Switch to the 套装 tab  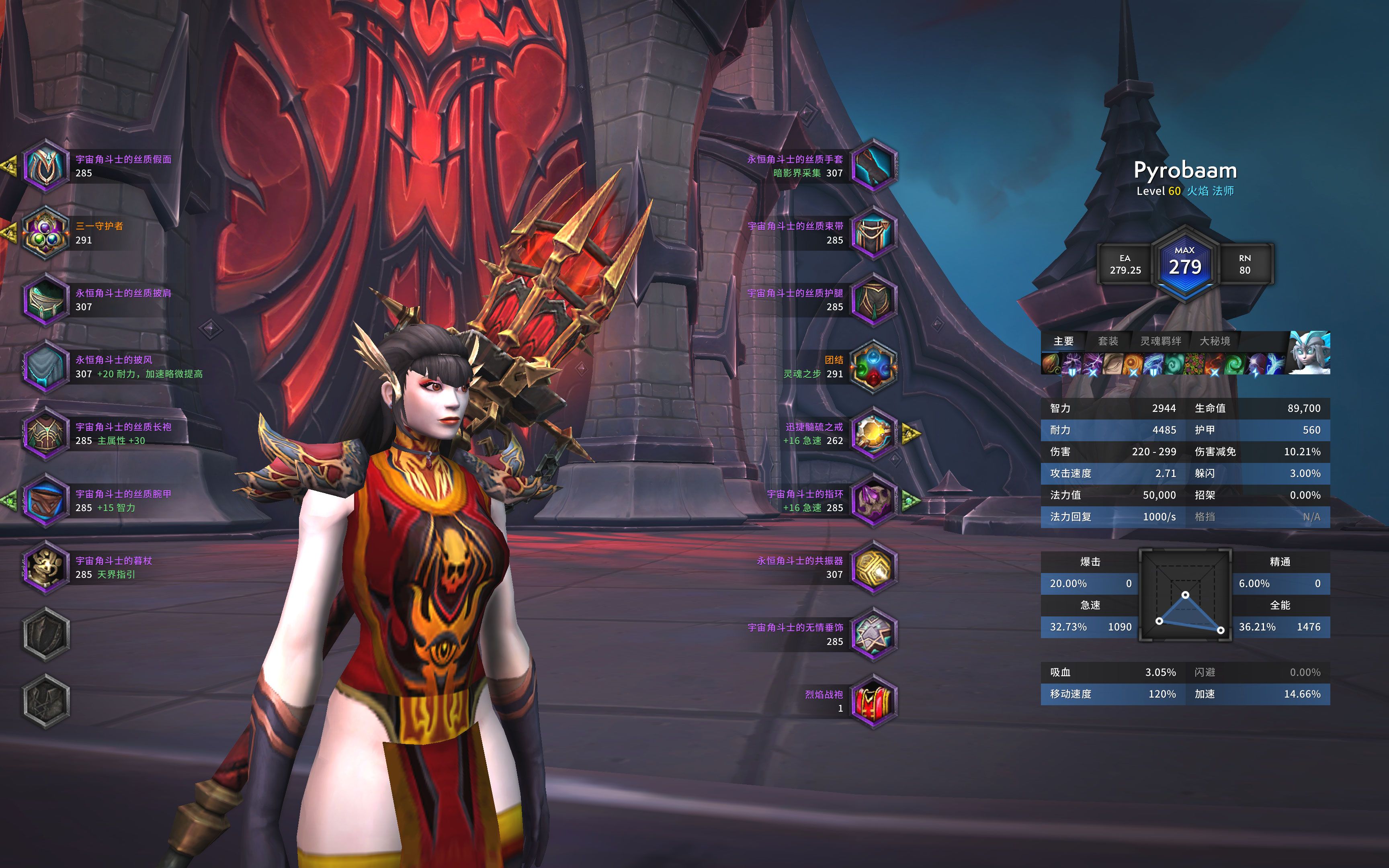(1108, 341)
